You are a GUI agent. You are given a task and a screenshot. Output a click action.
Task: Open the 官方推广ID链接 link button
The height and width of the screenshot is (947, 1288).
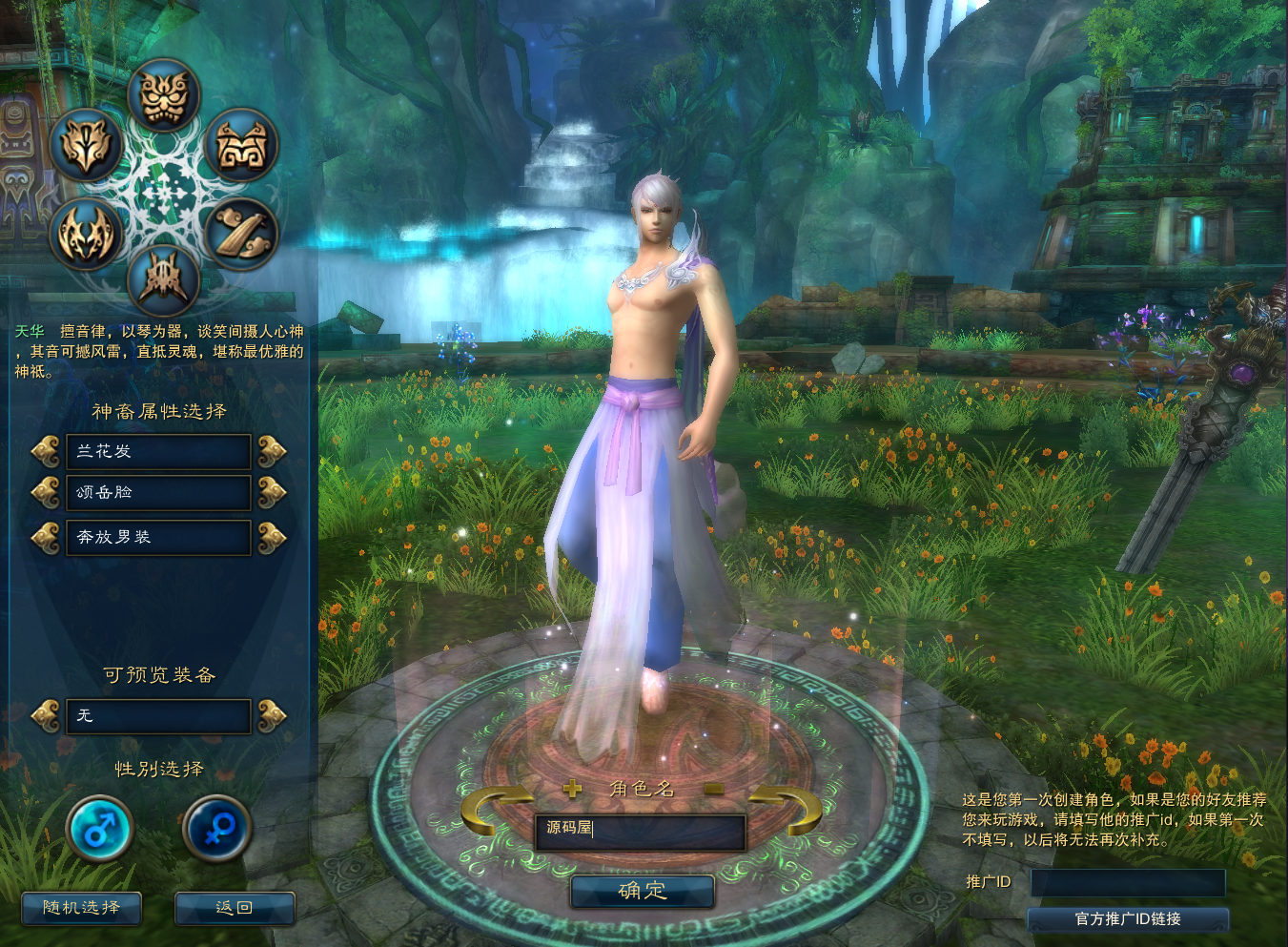[1128, 918]
